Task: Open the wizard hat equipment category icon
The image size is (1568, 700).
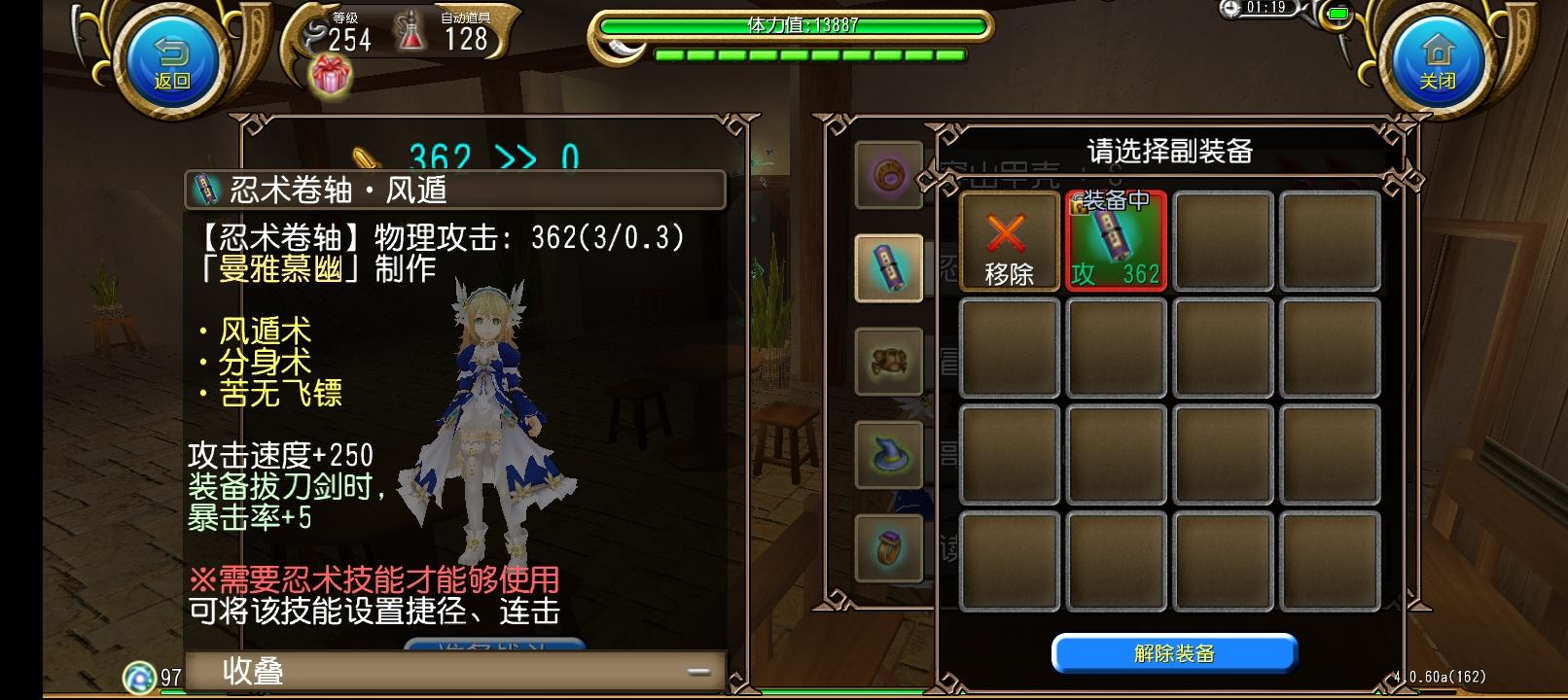Action: tap(889, 454)
